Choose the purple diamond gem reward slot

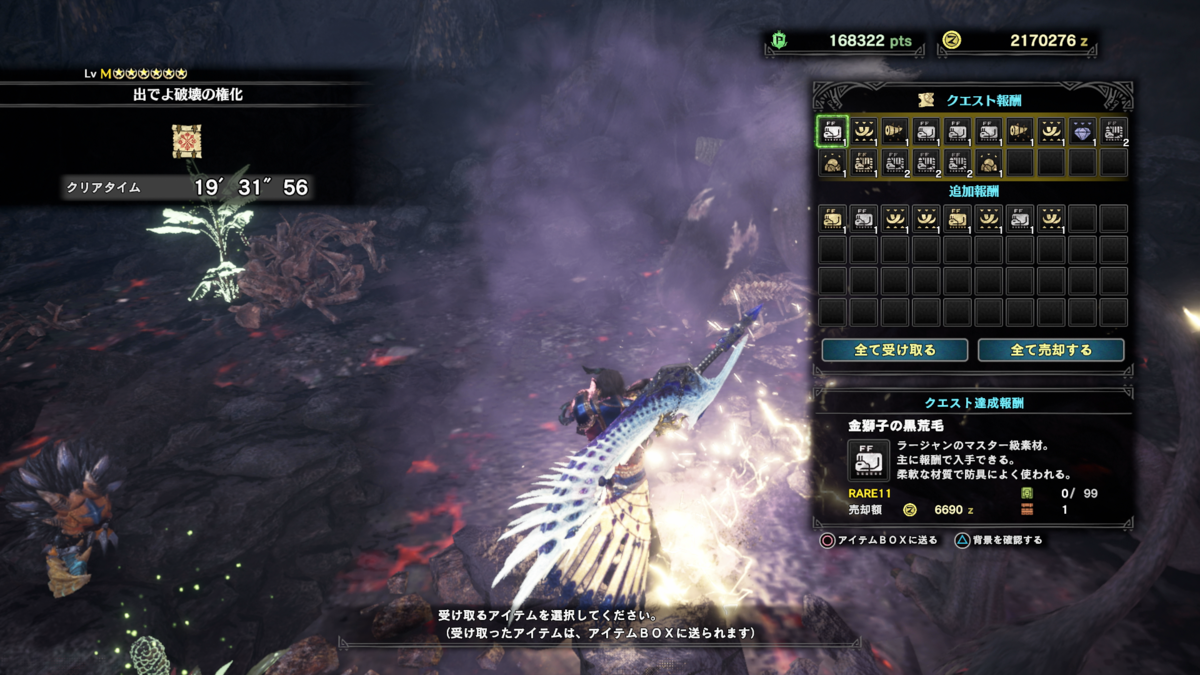click(x=1082, y=131)
